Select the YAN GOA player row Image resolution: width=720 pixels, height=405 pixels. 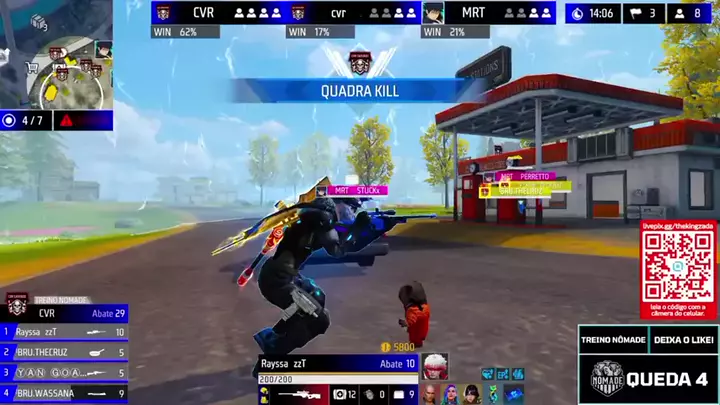click(64, 372)
